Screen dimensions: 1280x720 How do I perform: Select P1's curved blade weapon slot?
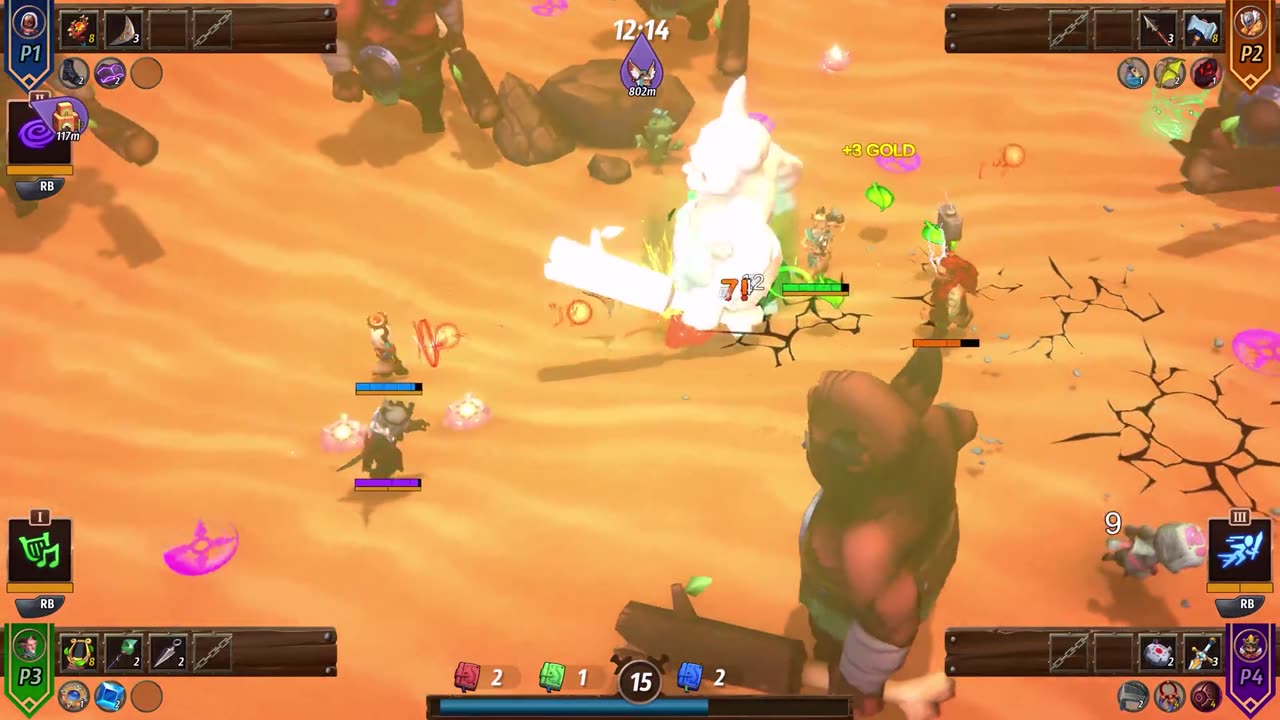coord(122,30)
